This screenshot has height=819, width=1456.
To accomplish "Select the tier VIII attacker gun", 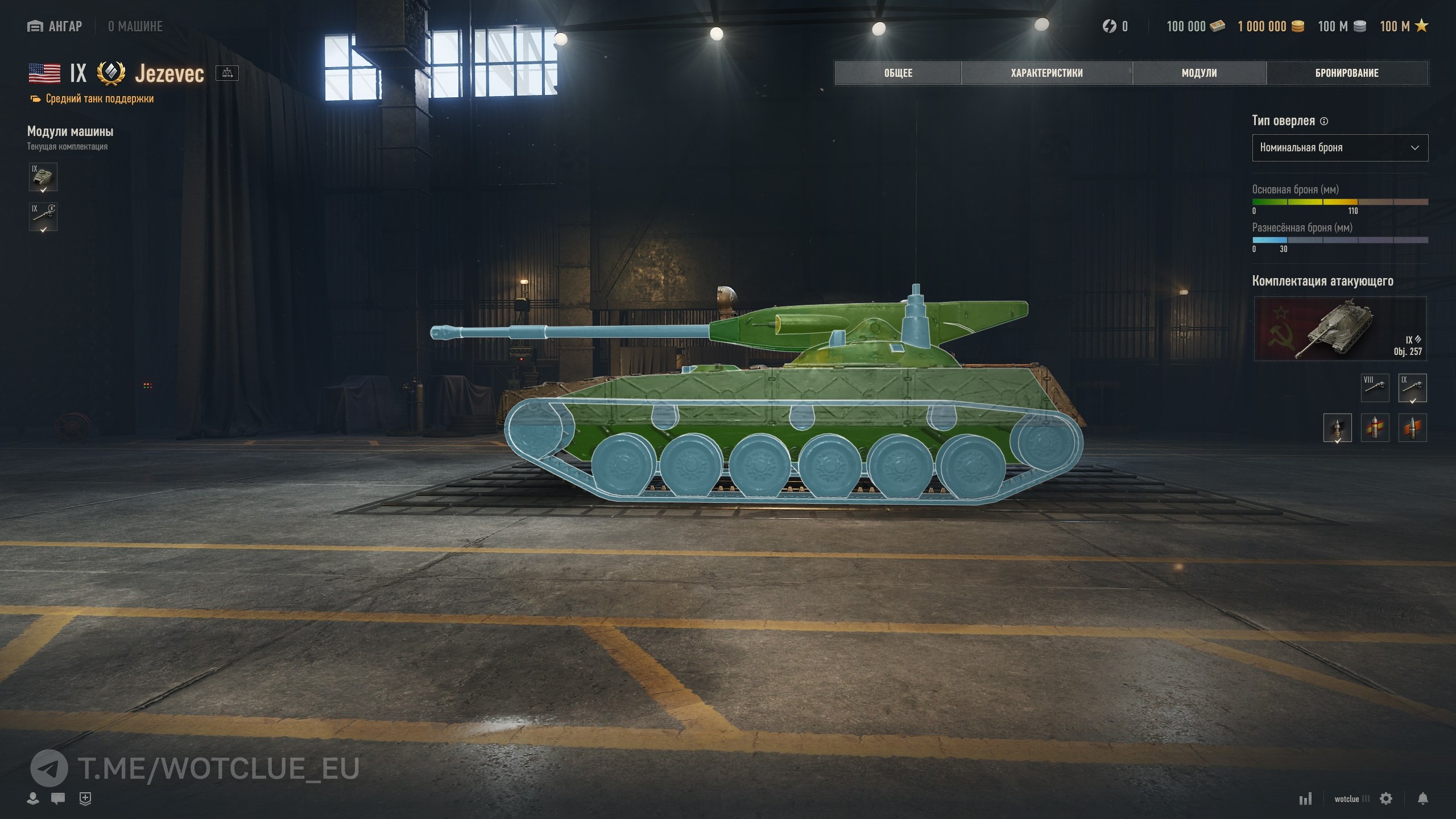I will click(1375, 387).
